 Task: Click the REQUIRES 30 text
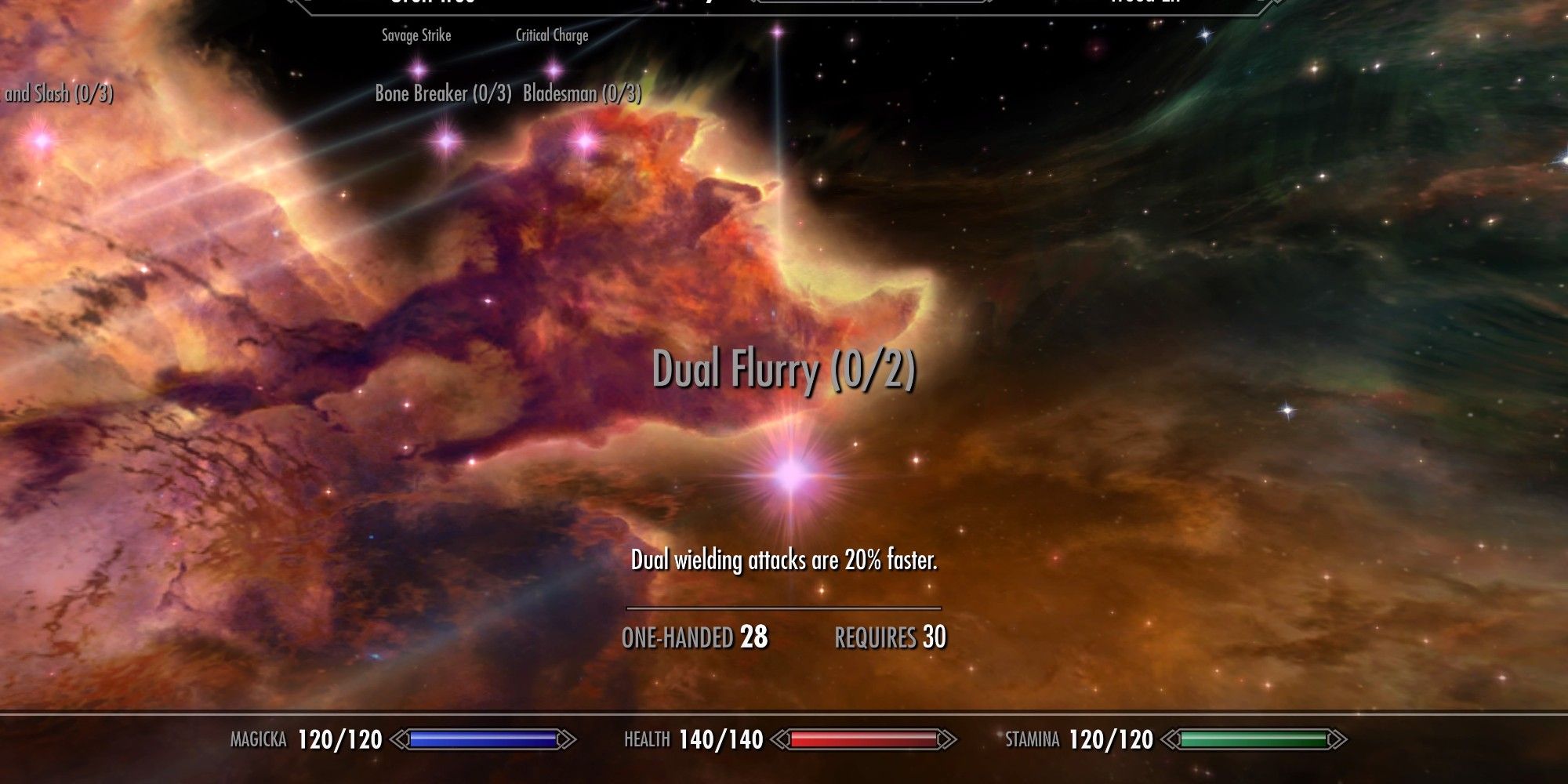[890, 638]
